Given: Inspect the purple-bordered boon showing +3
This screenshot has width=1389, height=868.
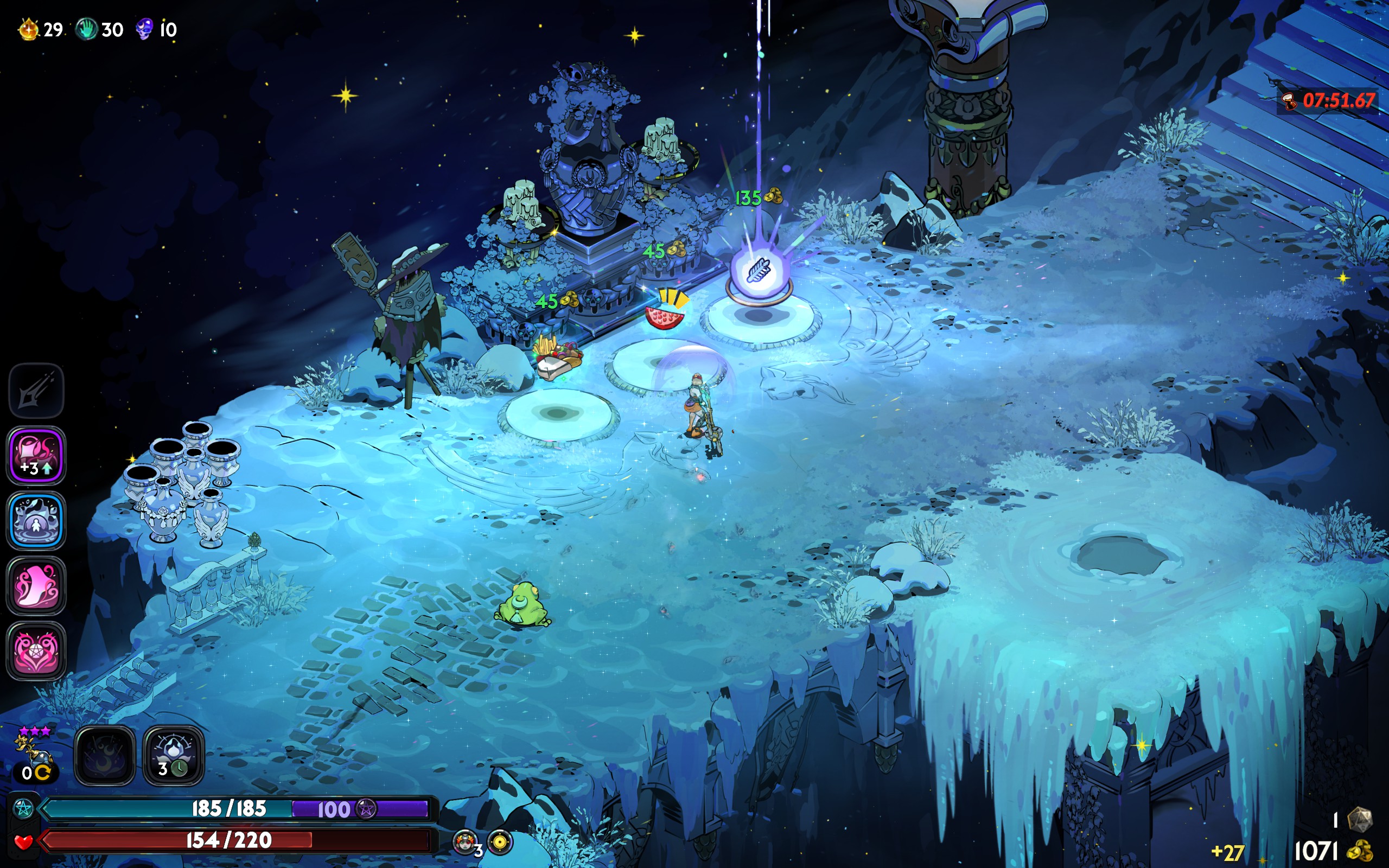Looking at the screenshot, I should coord(36,455).
